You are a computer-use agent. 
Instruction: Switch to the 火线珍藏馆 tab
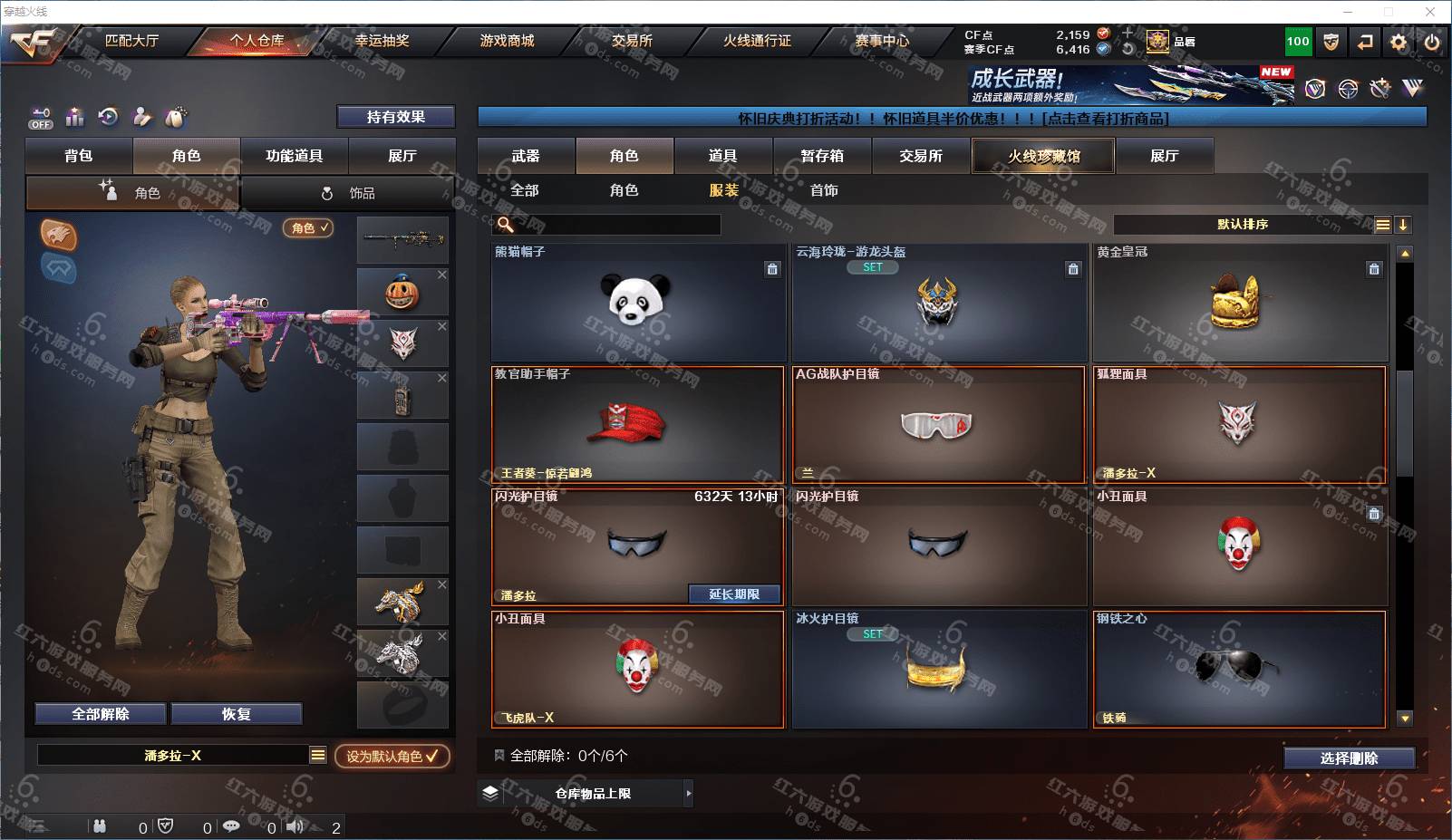pyautogui.click(x=1043, y=156)
